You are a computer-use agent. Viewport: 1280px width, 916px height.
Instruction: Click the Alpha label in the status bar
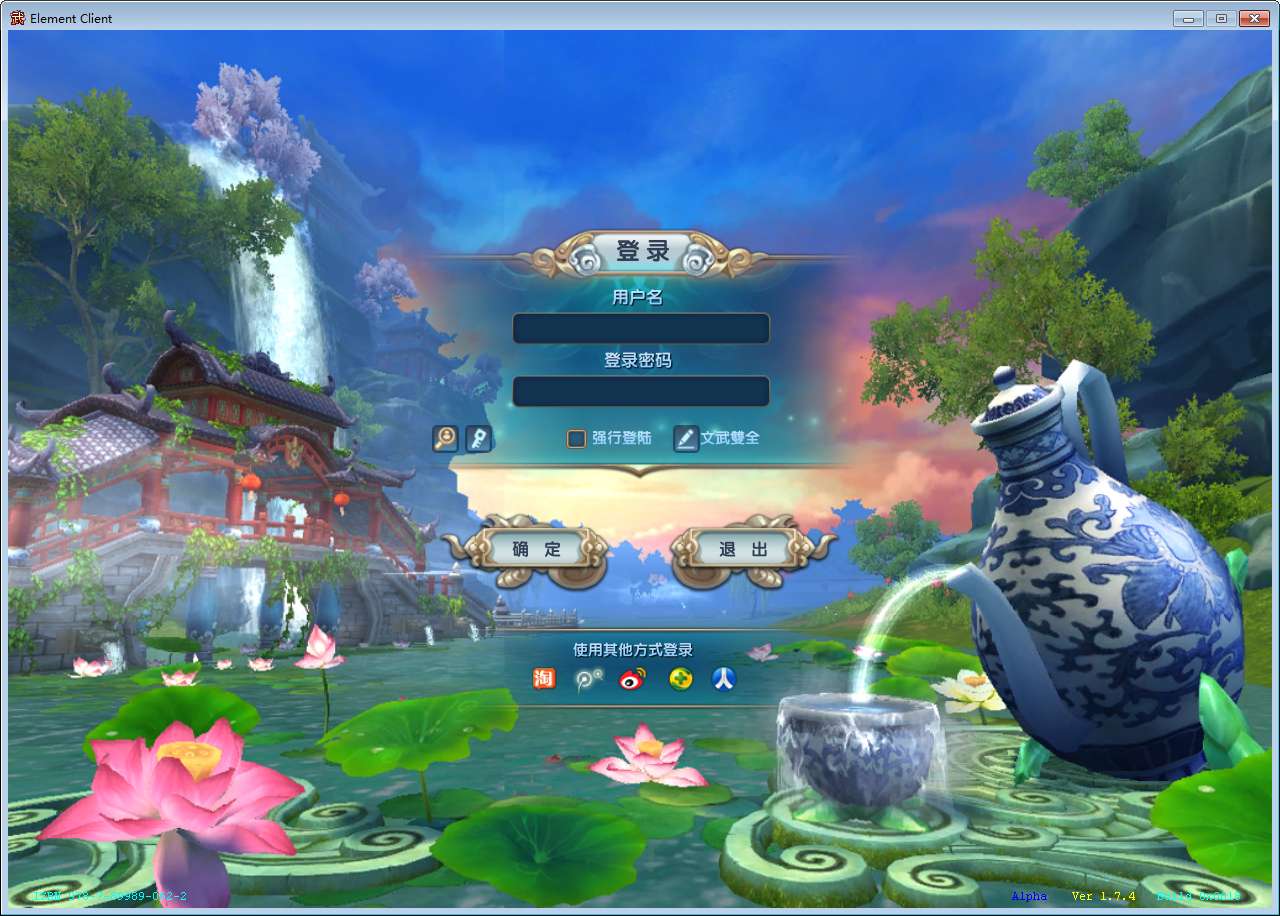pyautogui.click(x=1028, y=896)
